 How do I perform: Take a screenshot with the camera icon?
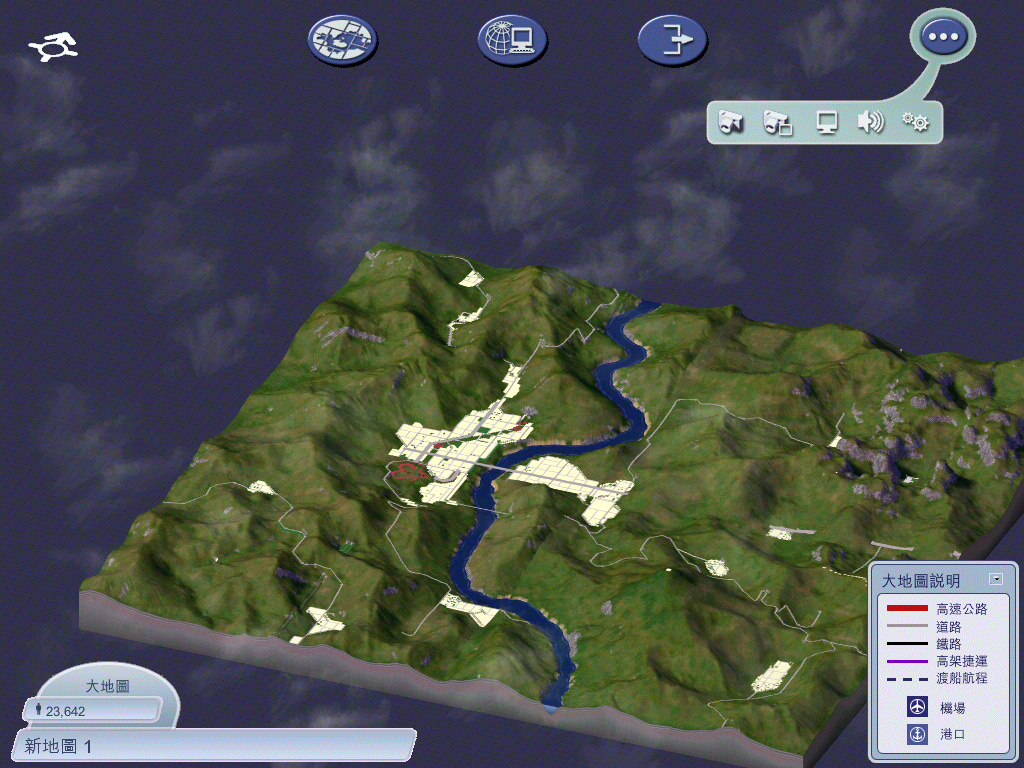click(x=732, y=122)
